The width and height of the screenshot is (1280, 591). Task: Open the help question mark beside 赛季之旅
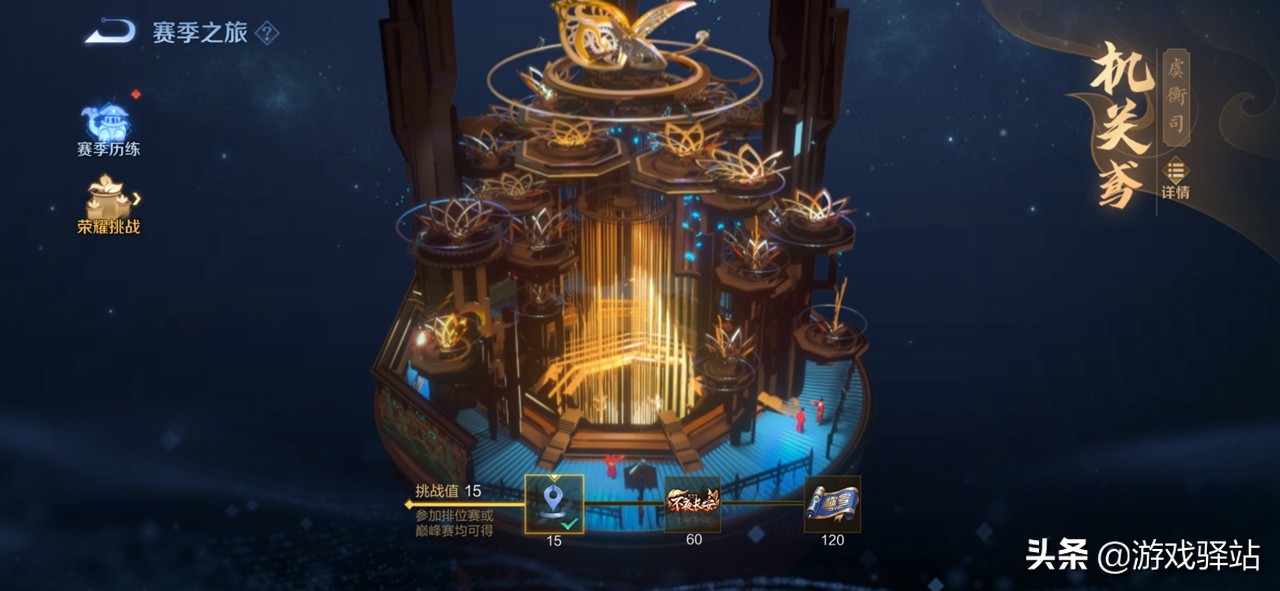(x=266, y=33)
